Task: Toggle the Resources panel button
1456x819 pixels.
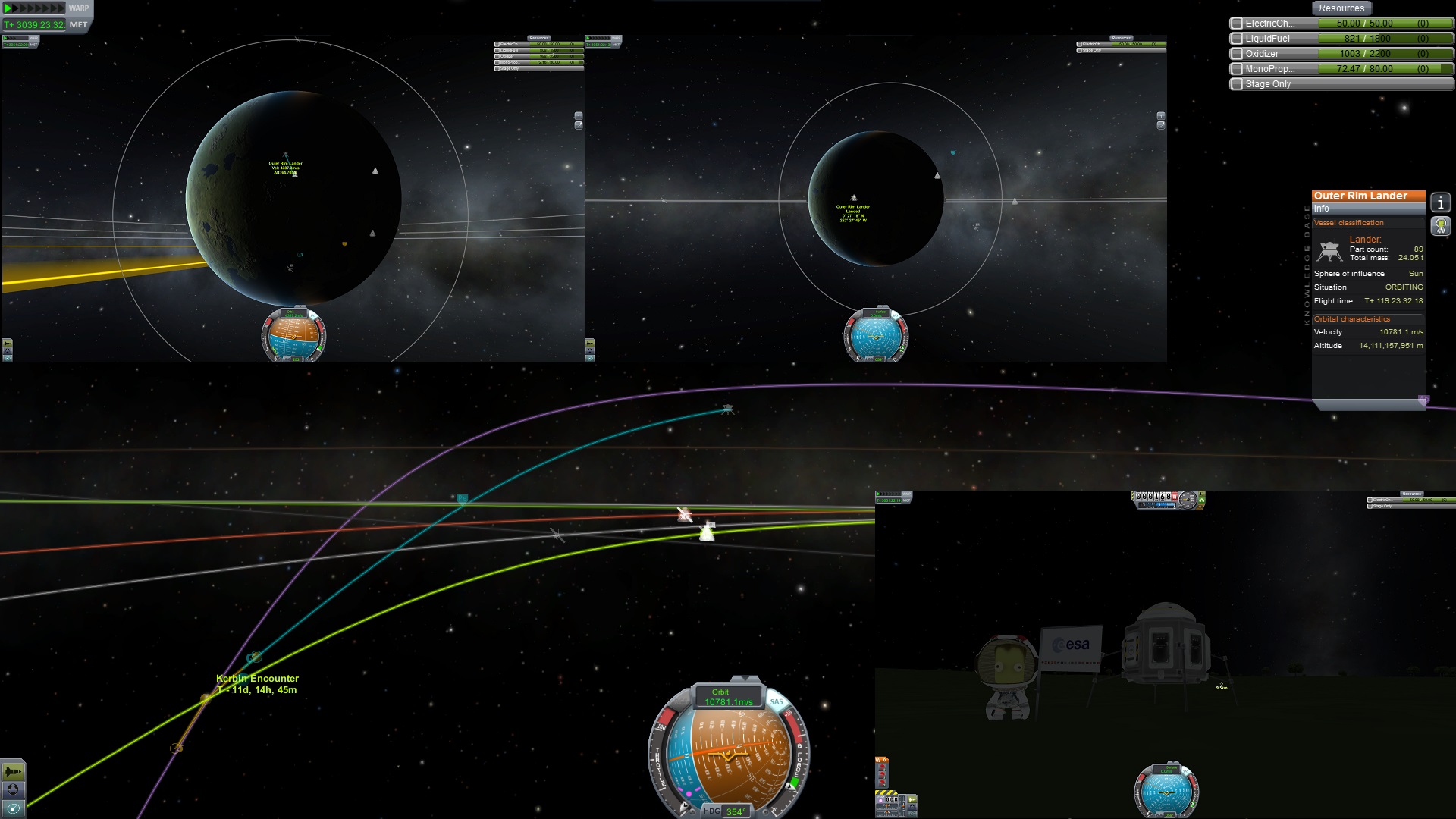Action: [1341, 8]
